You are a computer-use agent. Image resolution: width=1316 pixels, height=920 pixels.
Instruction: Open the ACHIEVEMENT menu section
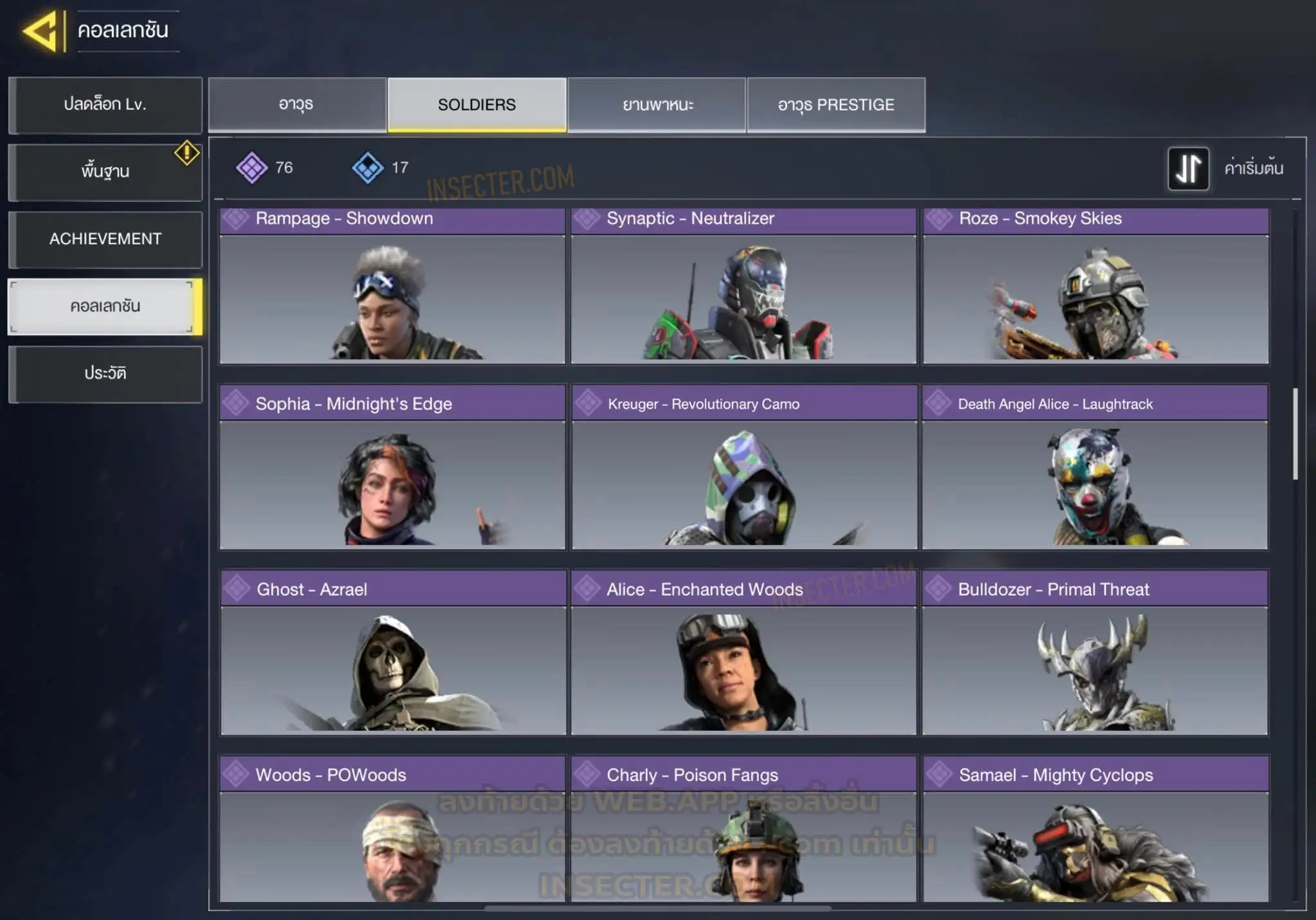point(105,239)
